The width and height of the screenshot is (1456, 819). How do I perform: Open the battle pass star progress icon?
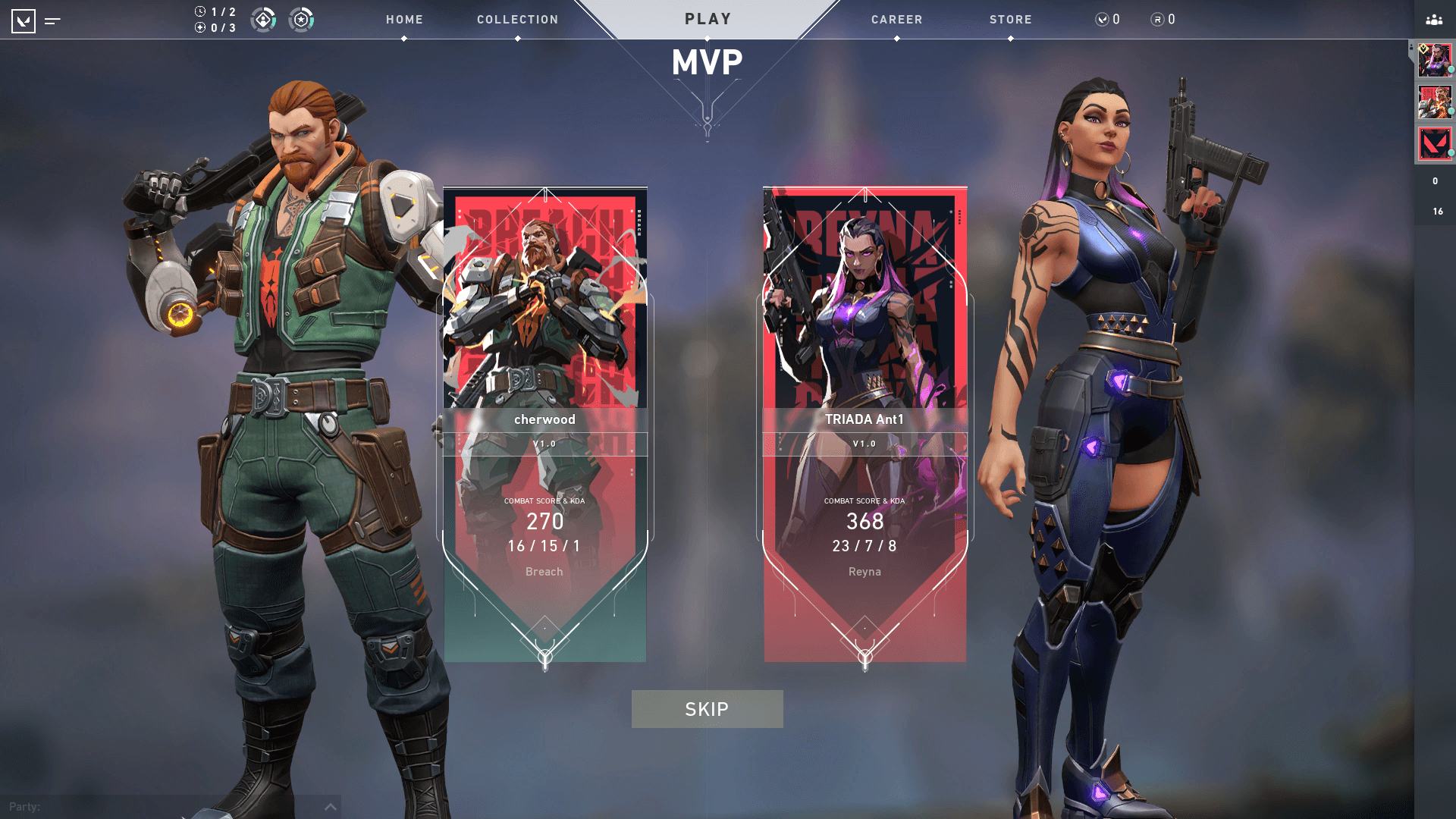point(301,20)
